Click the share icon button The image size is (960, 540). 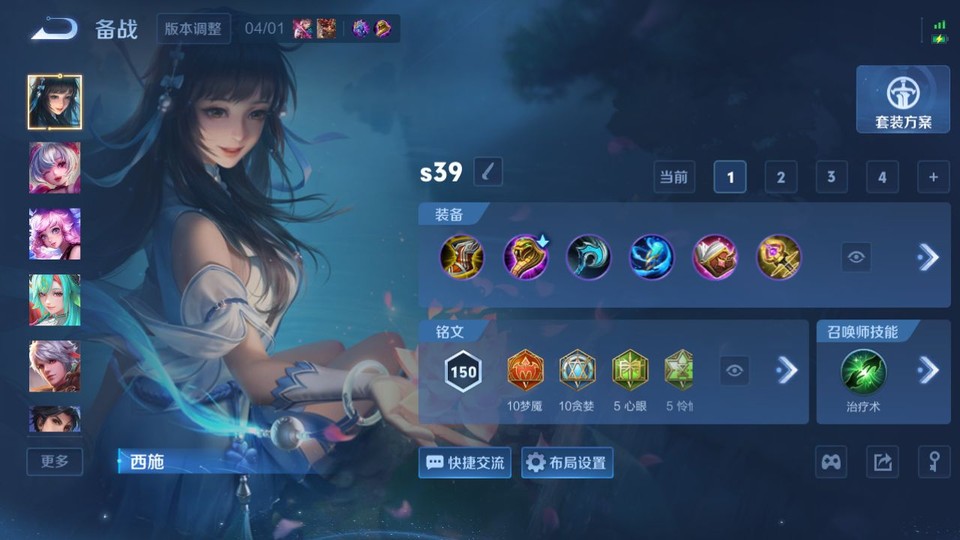882,462
